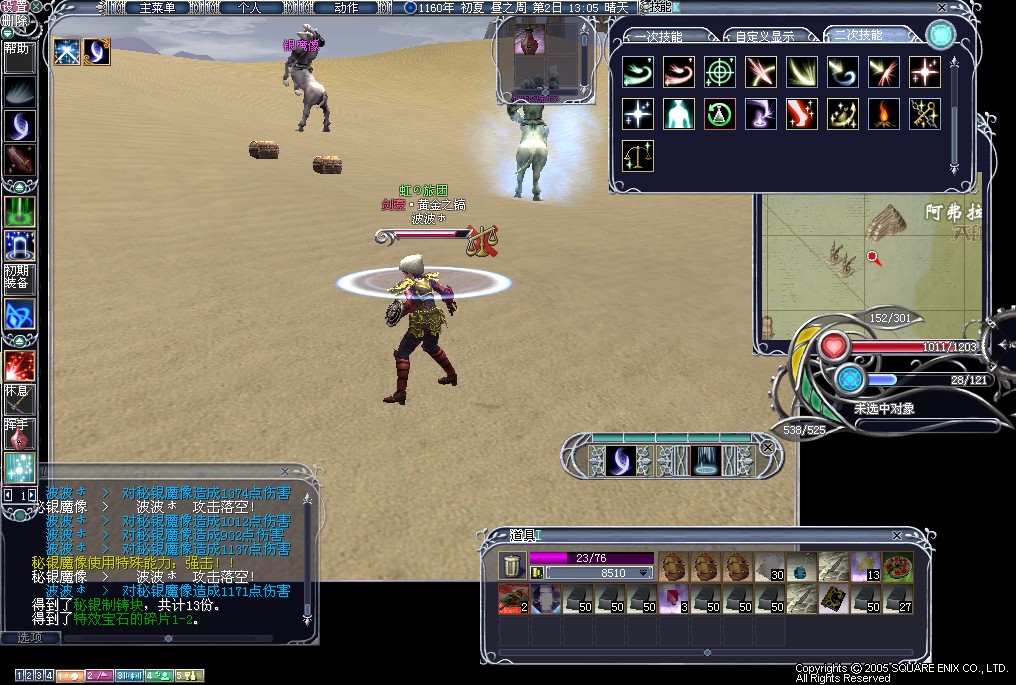Select the 二次技能 tab
The width and height of the screenshot is (1016, 685).
click(858, 35)
